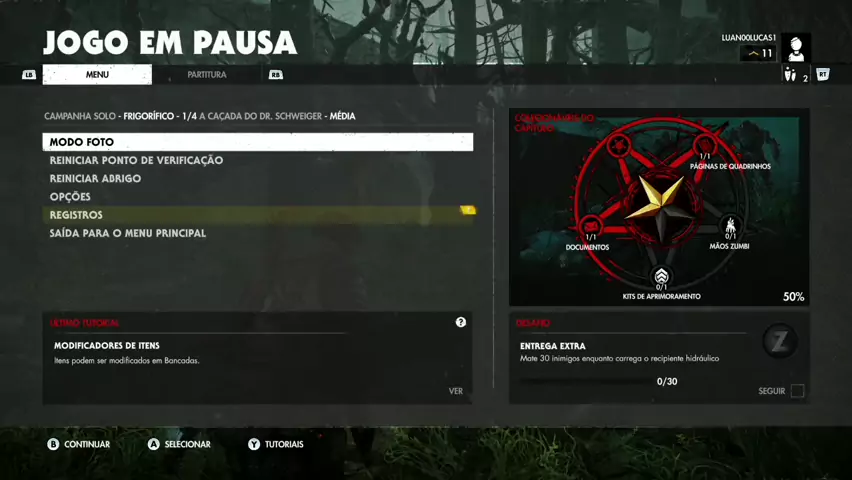Click the LUAN00LUCAS1 player avatar
The width and height of the screenshot is (852, 480).
tap(796, 48)
